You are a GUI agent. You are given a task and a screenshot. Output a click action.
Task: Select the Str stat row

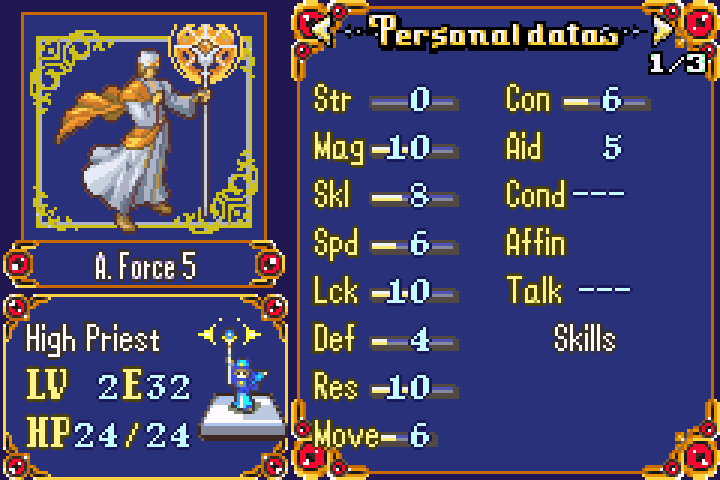click(x=385, y=100)
